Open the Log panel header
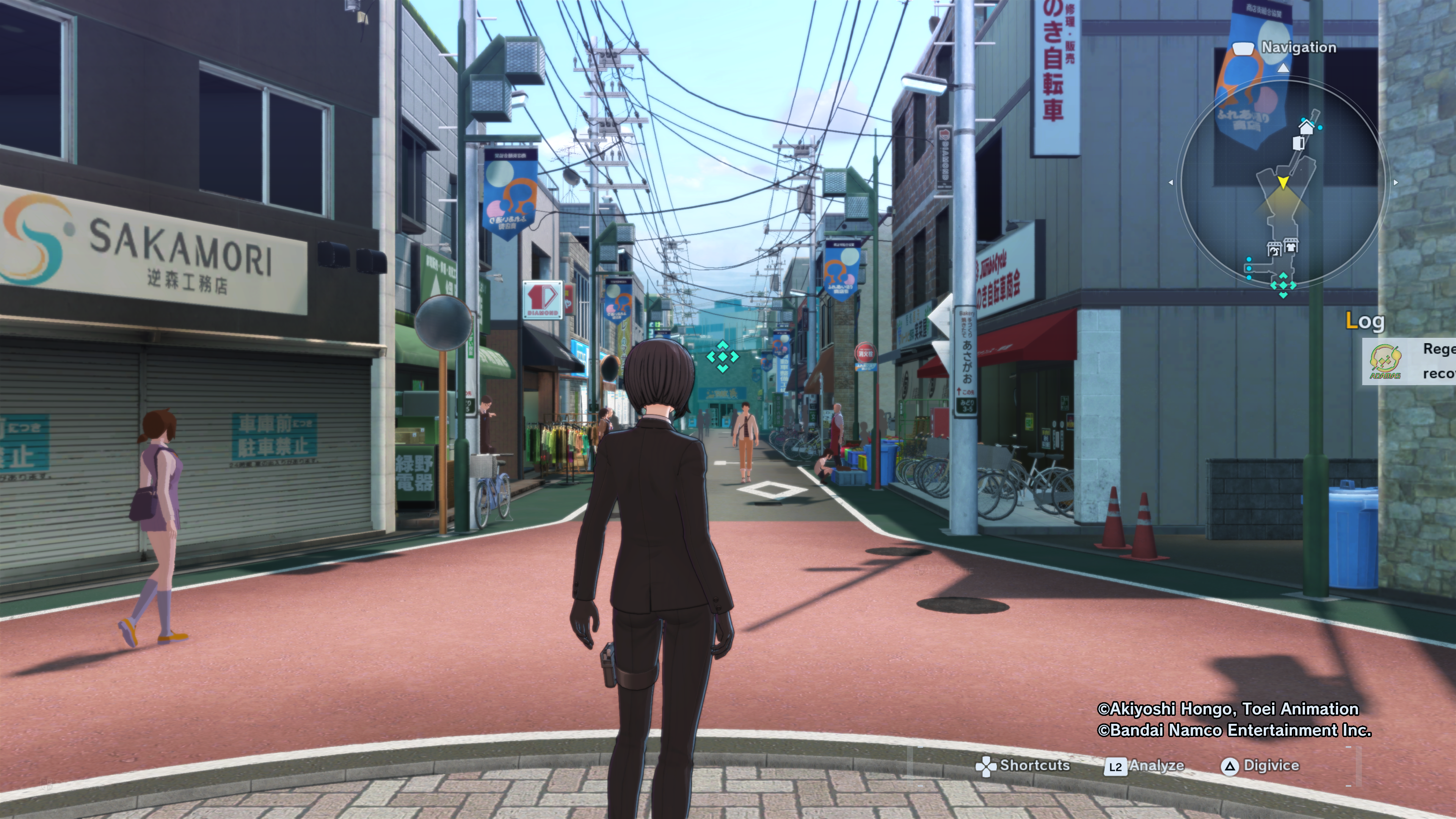 [1365, 321]
